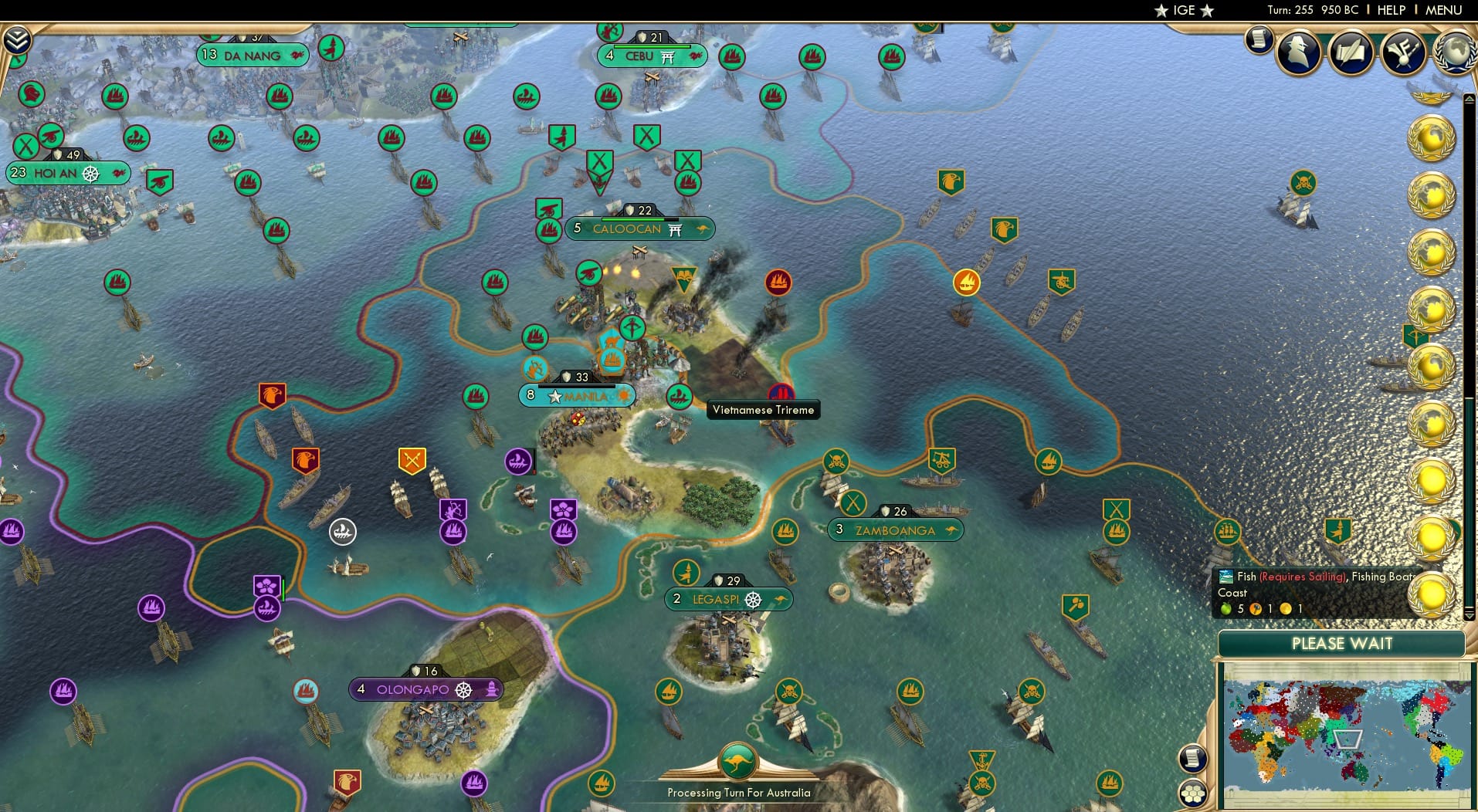Click the notifications scroll icon in top-right
The width and height of the screenshot is (1478, 812).
click(1259, 40)
